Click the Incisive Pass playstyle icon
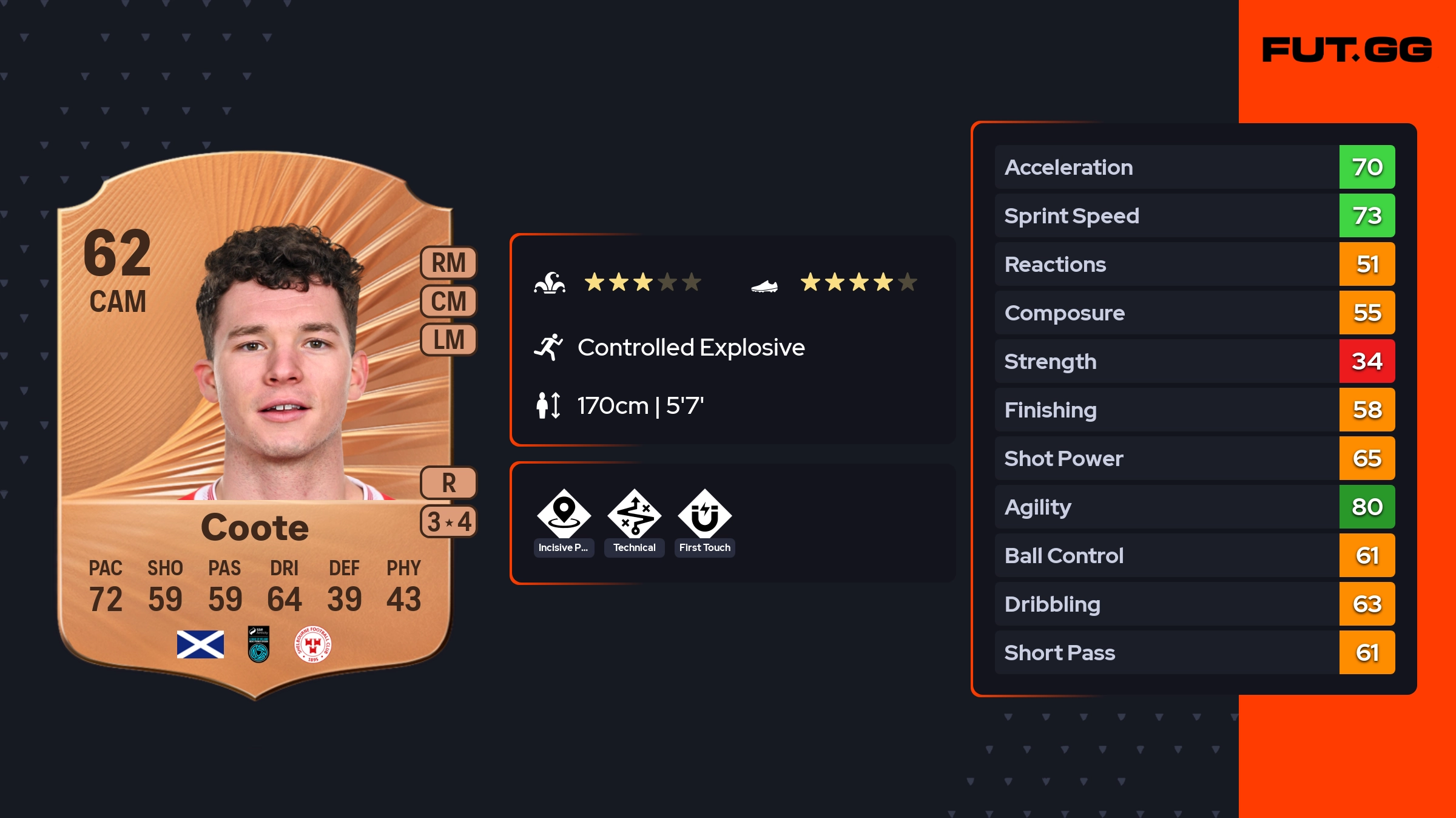Viewport: 1456px width, 818px height. (x=564, y=515)
